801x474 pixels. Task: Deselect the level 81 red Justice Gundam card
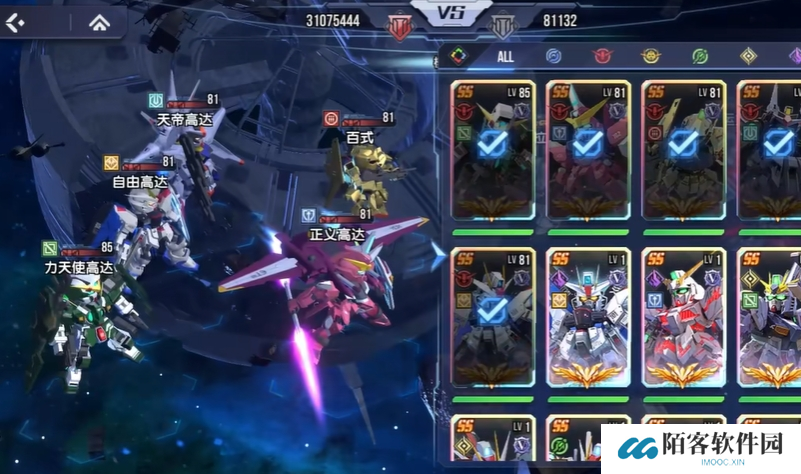[588, 148]
